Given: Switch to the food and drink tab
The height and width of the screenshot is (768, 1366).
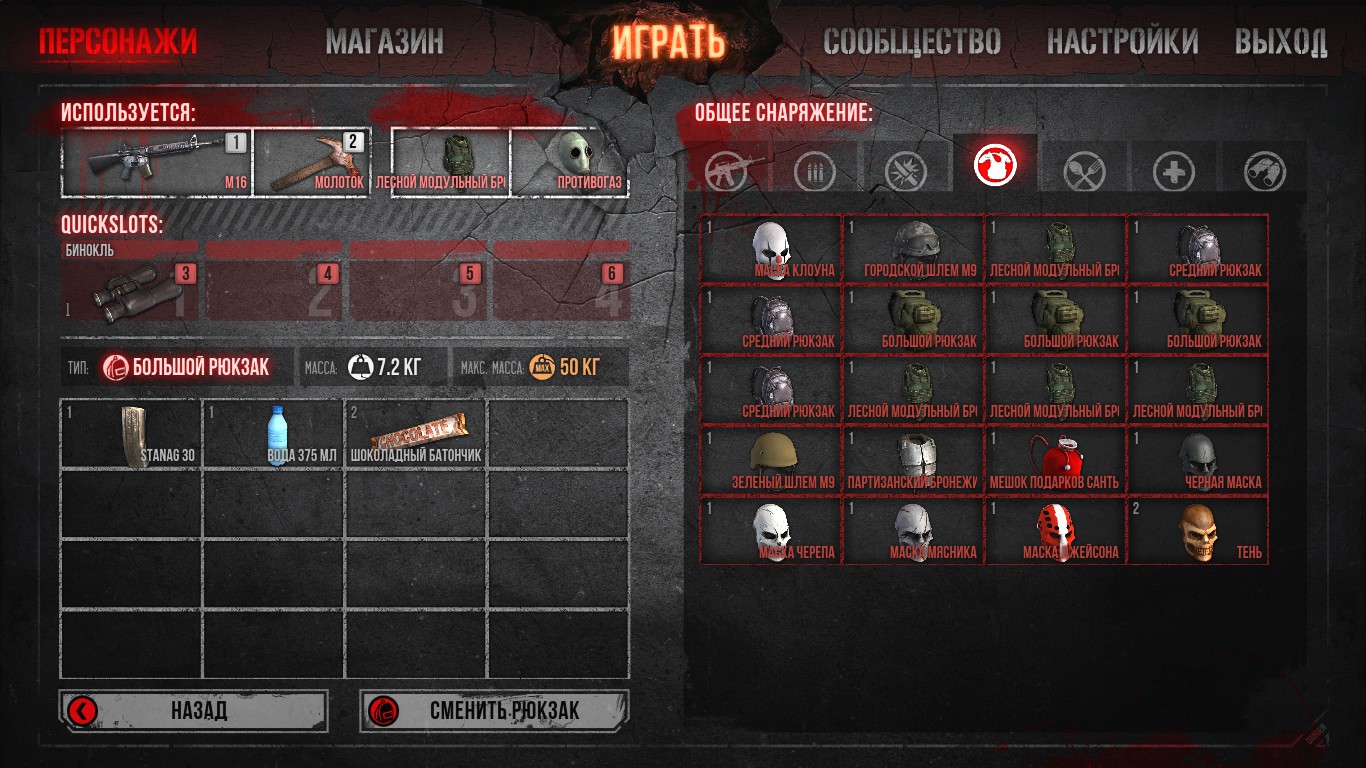Looking at the screenshot, I should pos(1083,172).
